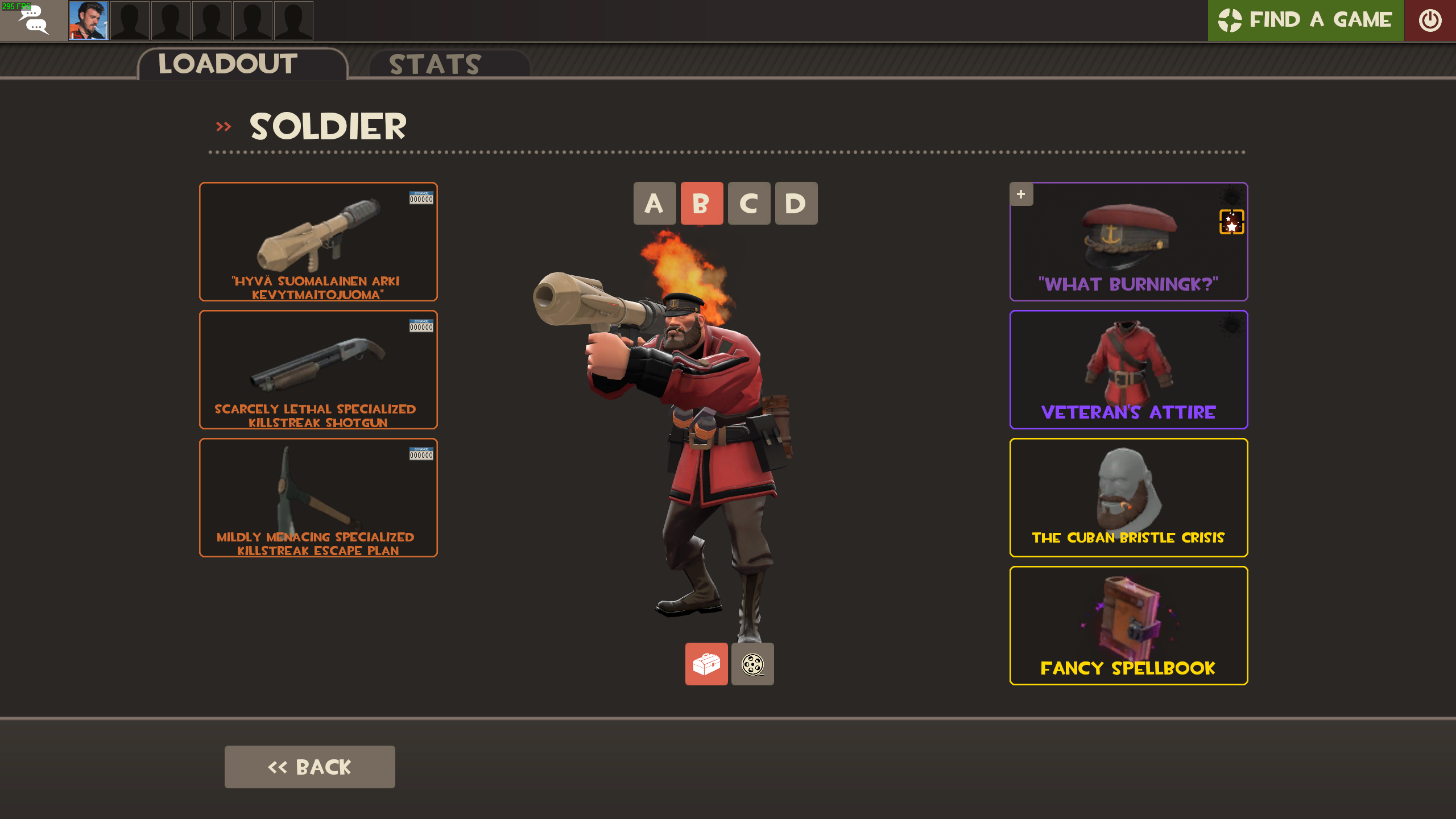Select the red toolbox items icon
The height and width of the screenshot is (819, 1456).
tap(706, 664)
